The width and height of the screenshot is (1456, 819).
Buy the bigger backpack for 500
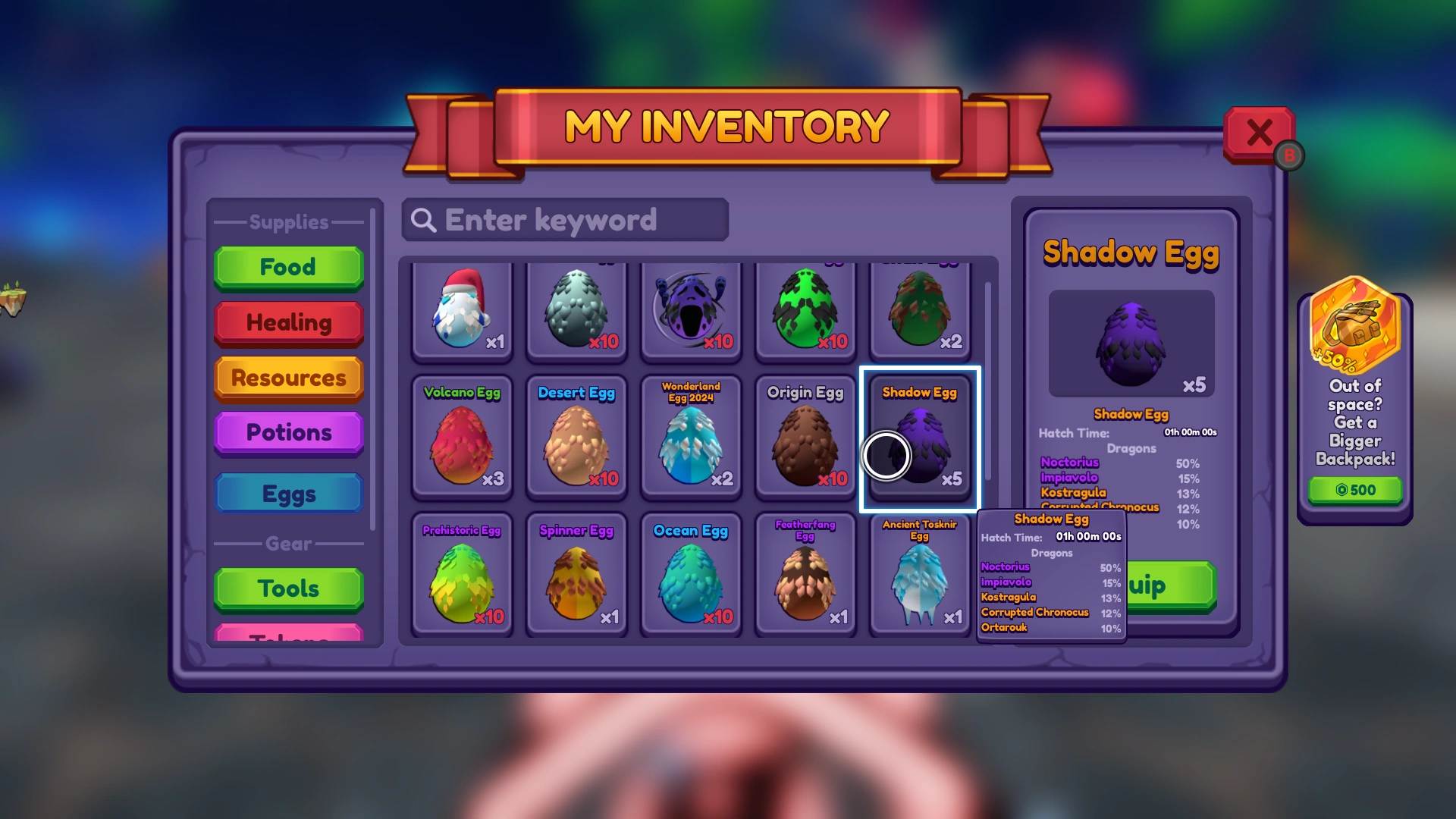point(1354,490)
